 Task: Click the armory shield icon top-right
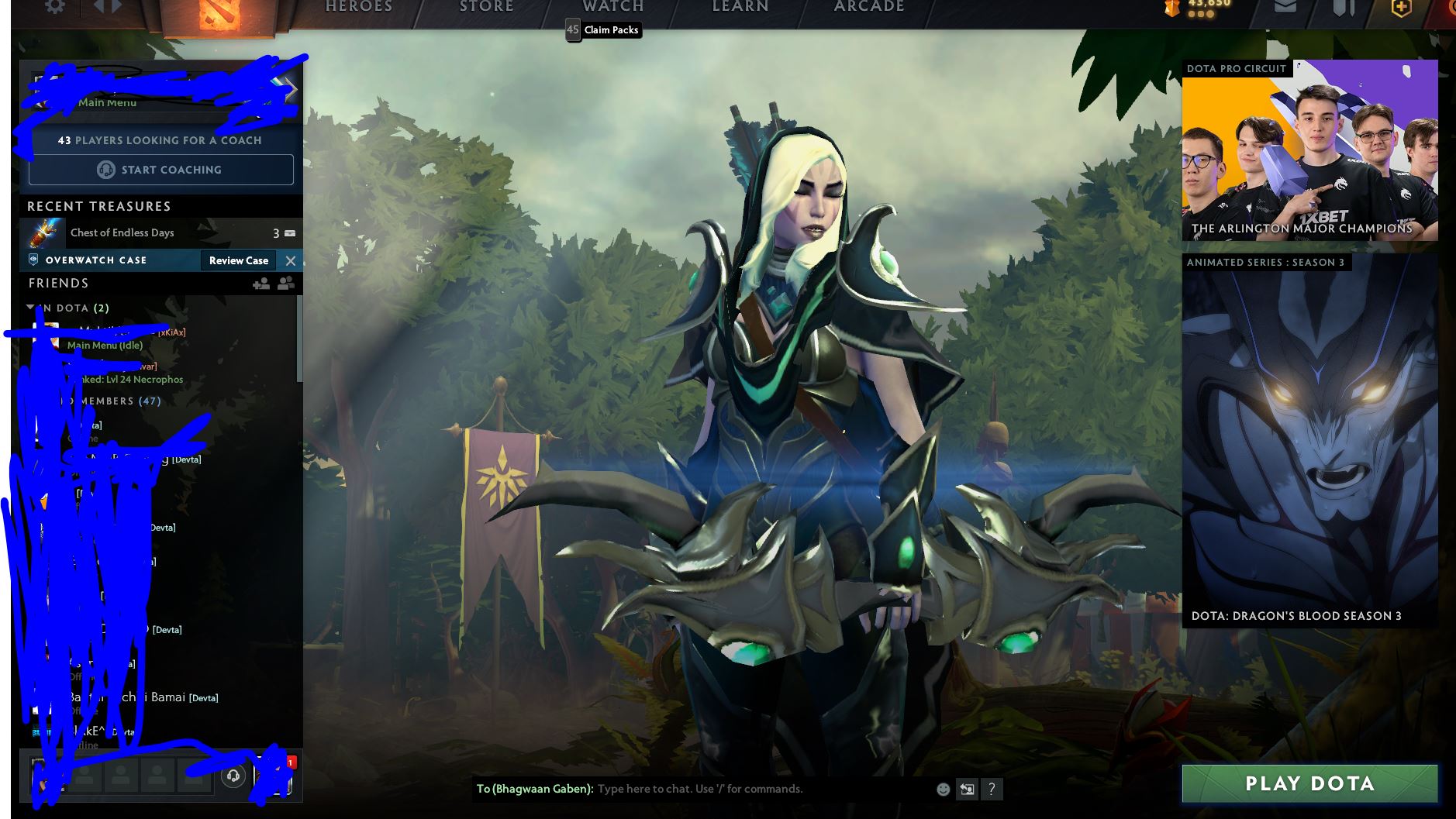(1344, 8)
